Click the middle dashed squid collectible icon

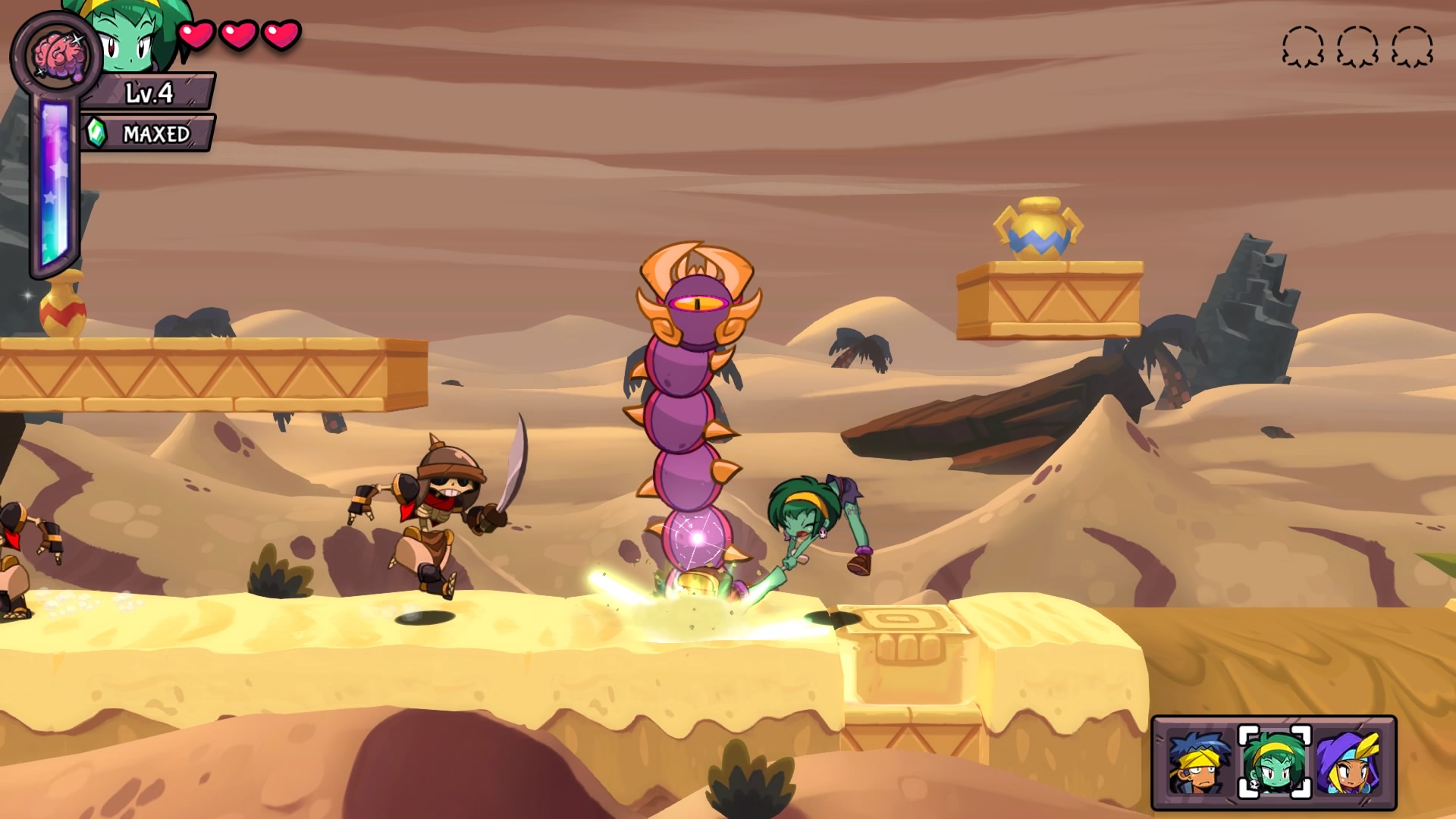[x=1357, y=47]
